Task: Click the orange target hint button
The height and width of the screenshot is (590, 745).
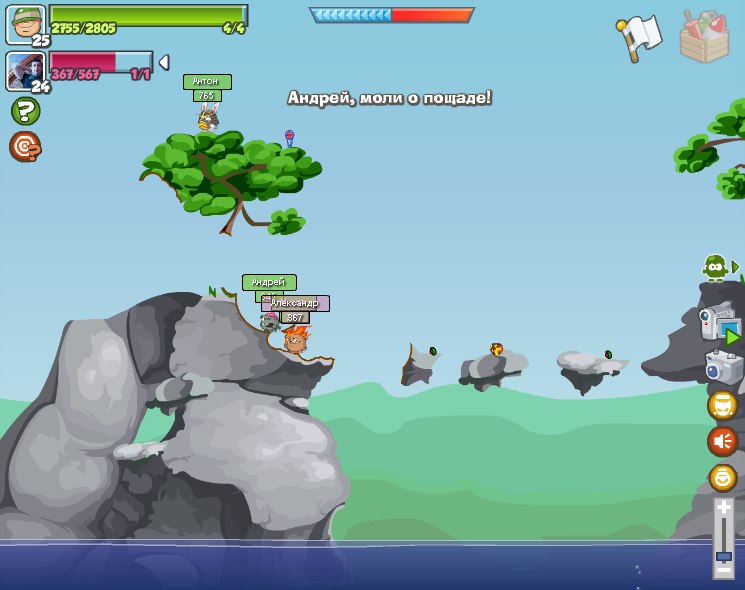Action: coord(25,147)
